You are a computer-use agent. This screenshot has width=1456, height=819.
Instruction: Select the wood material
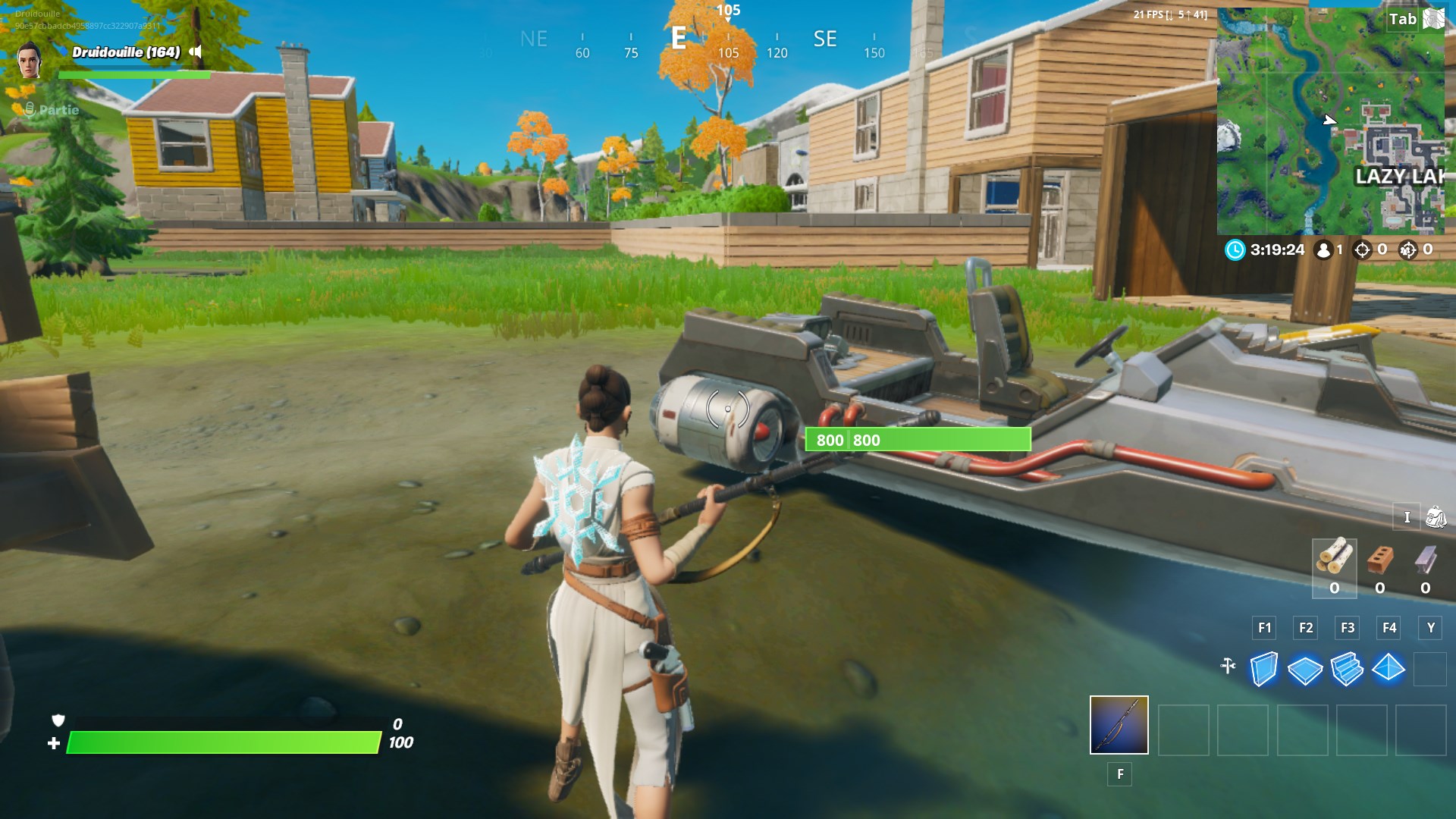[1335, 559]
